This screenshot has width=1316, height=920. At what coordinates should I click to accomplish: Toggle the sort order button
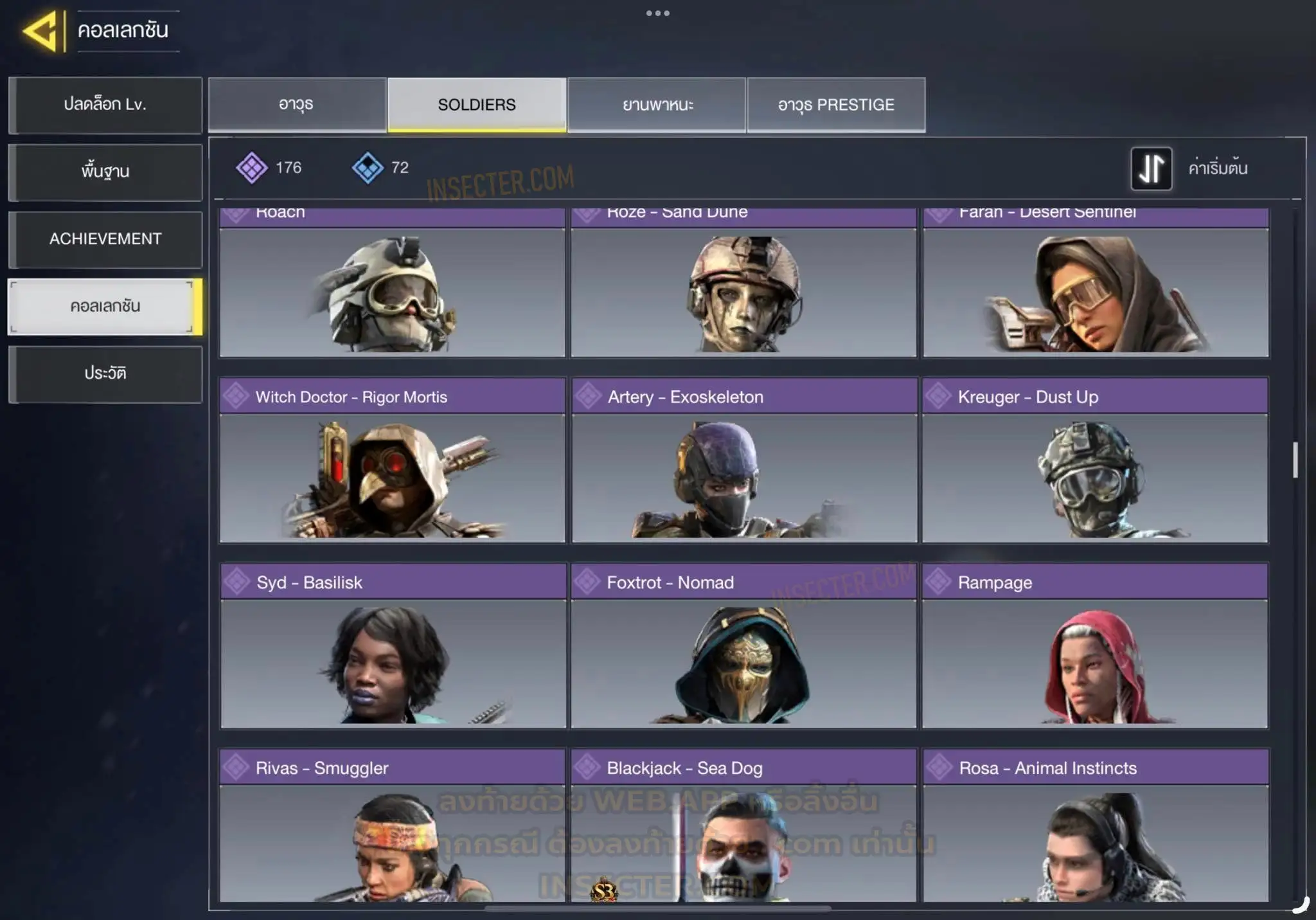(1151, 168)
